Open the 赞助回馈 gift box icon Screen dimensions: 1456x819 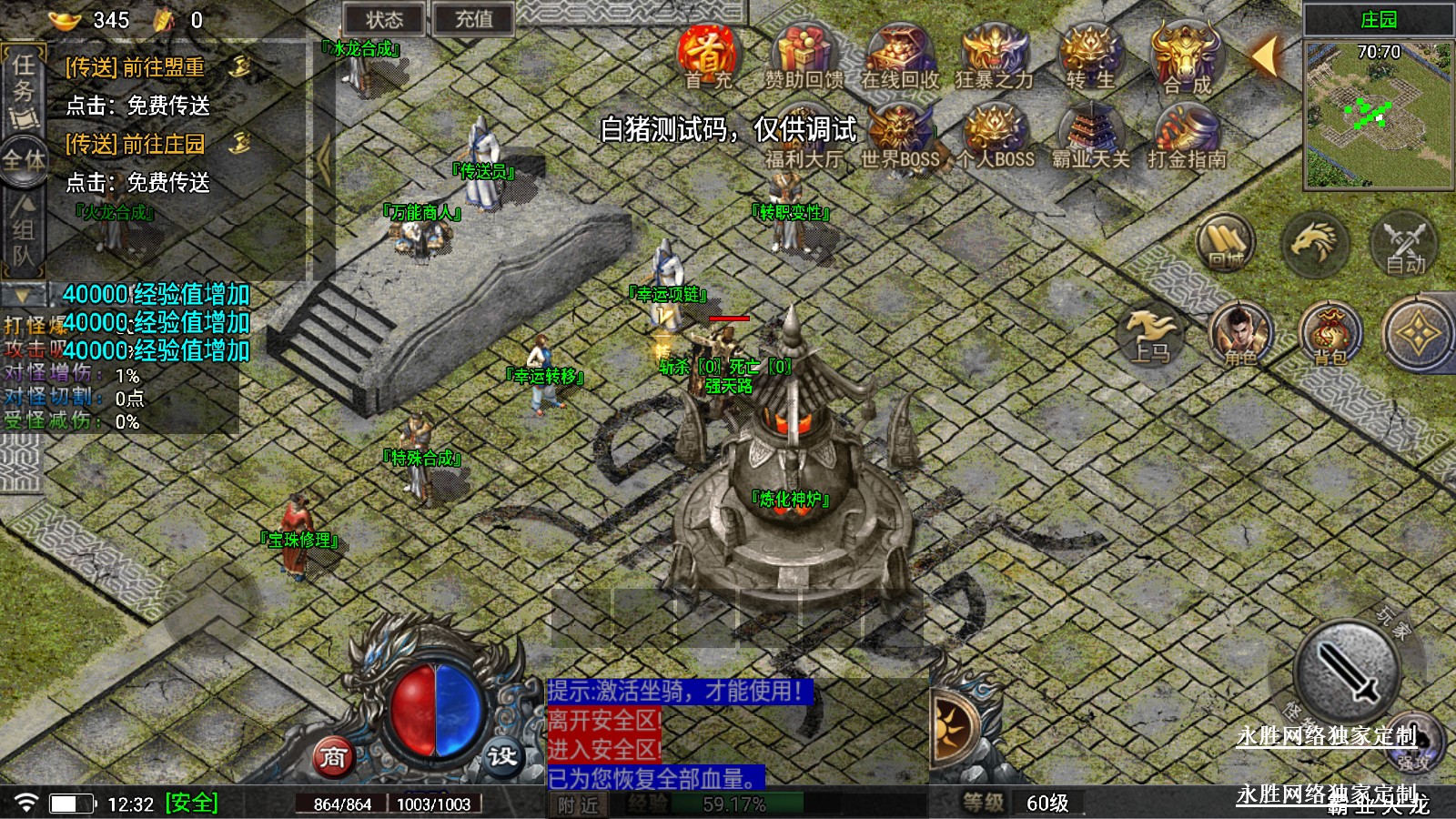(804, 56)
